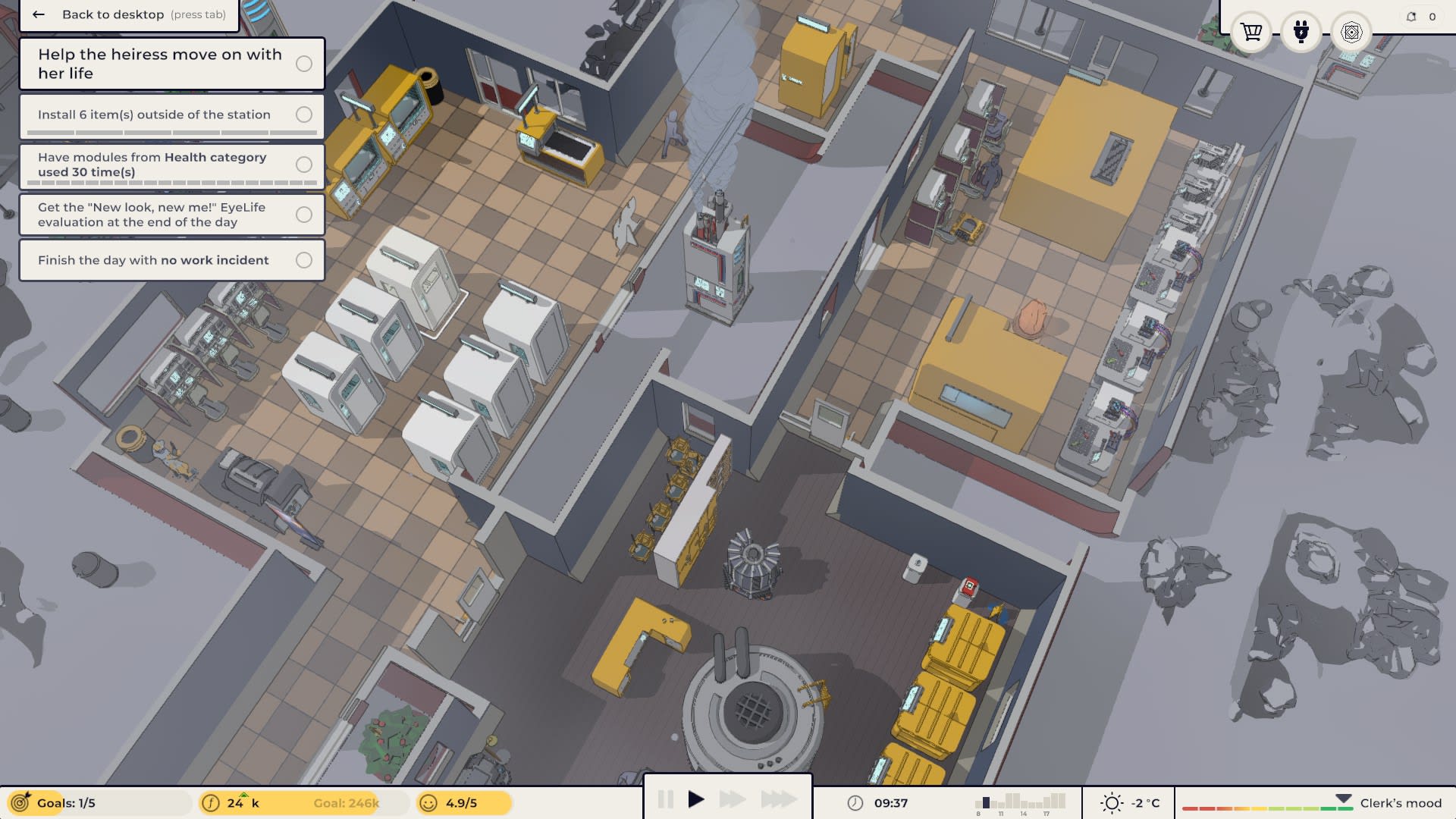This screenshot has width=1456, height=819.
Task: Open the power plug menu
Action: coord(1301,33)
